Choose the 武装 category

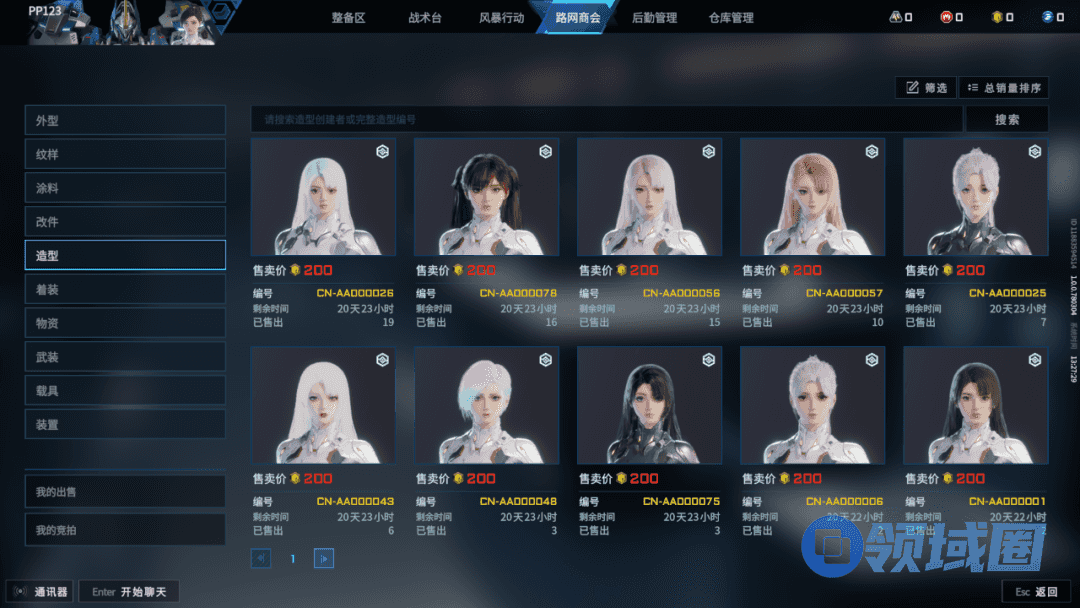pos(125,357)
